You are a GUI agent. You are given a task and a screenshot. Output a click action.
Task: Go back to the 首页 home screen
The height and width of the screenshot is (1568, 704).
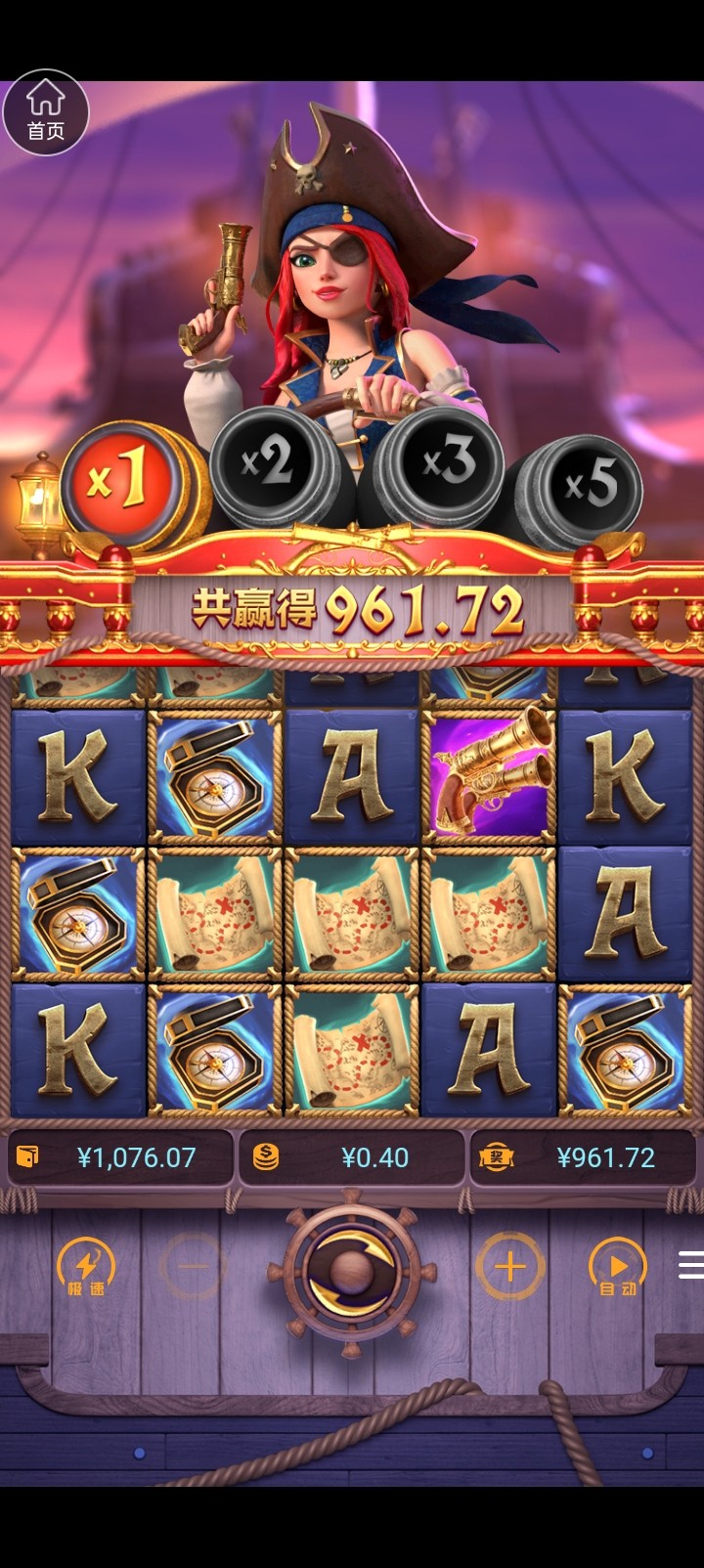[46, 112]
